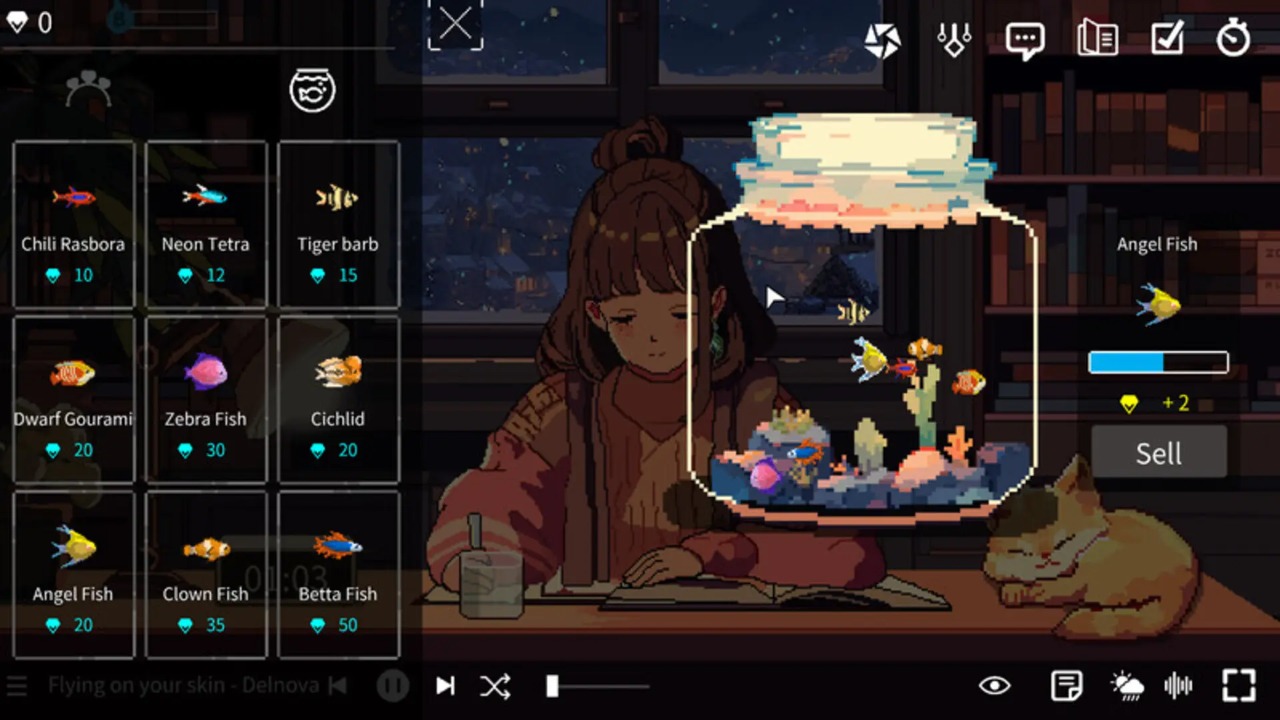Screen dimensions: 1280x720
Task: Open the to-do checklist
Action: [1167, 39]
